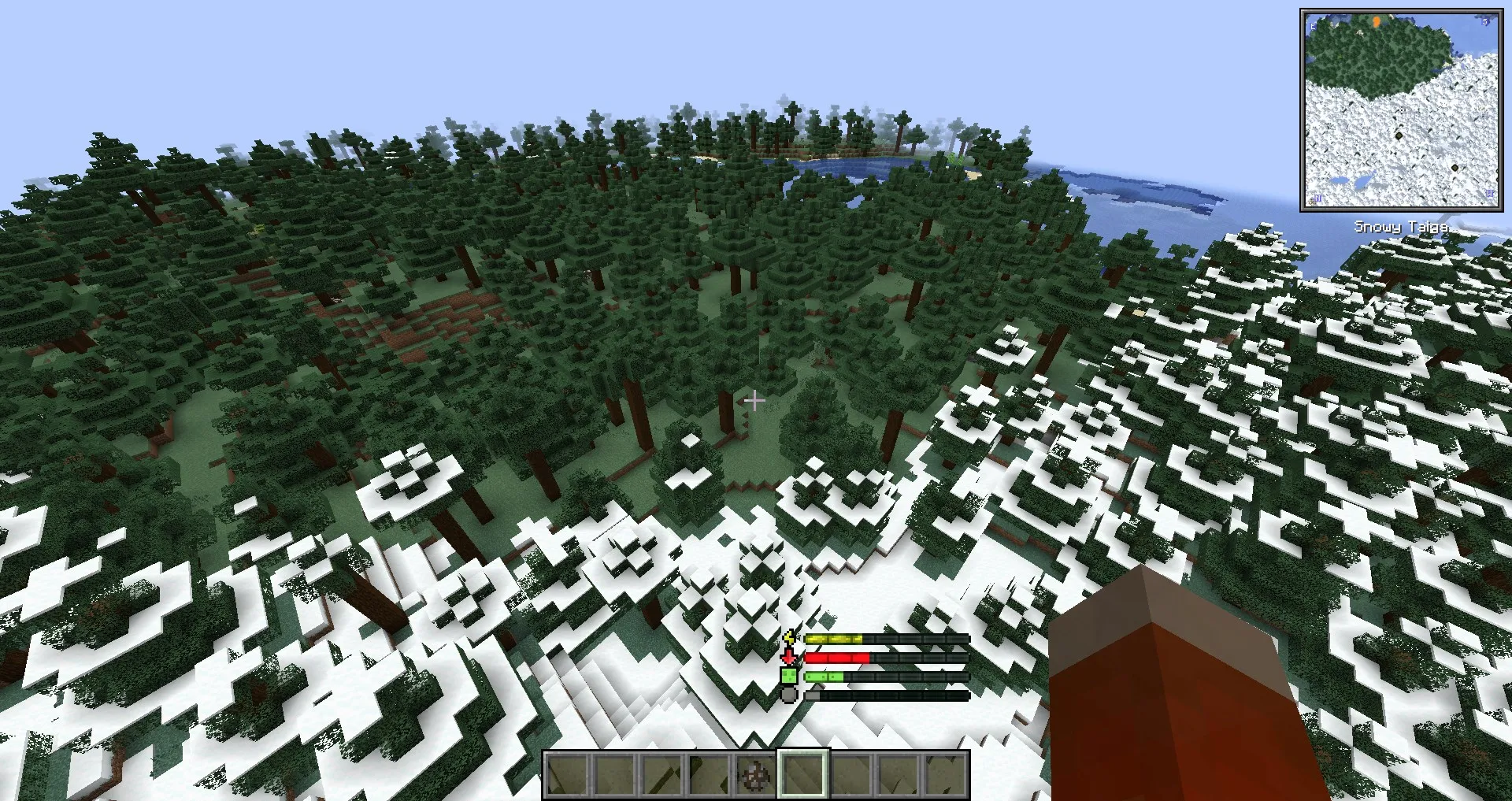Screen dimensions: 1512x801
Task: Click the N compass marker on the minimap
Action: (x=1317, y=198)
